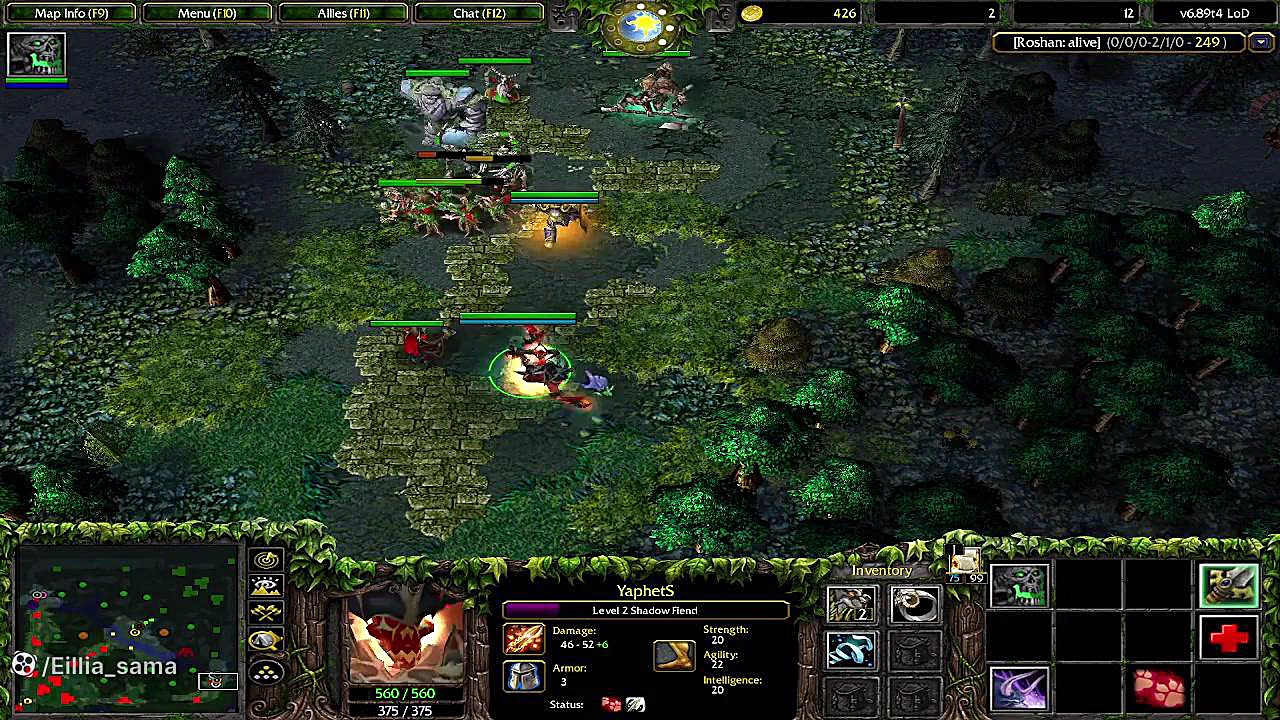Open the formation movement toggle button

pos(266,672)
